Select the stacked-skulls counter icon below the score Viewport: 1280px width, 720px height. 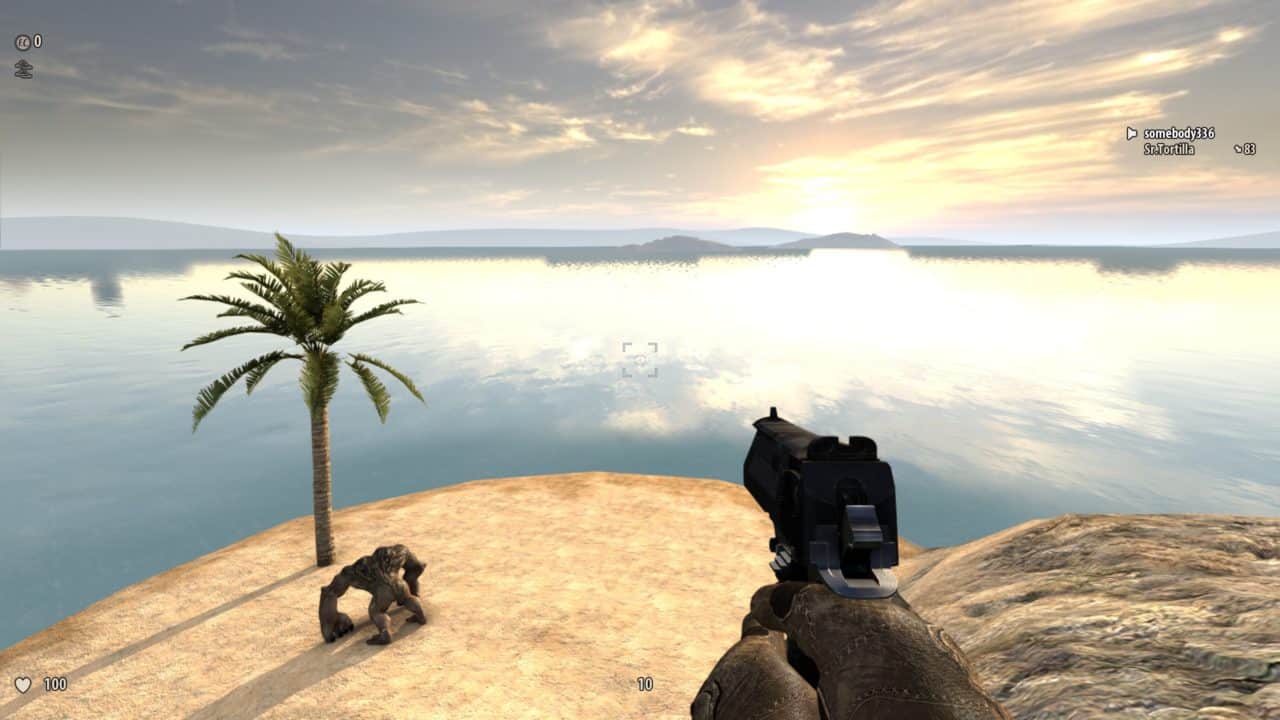(x=23, y=68)
